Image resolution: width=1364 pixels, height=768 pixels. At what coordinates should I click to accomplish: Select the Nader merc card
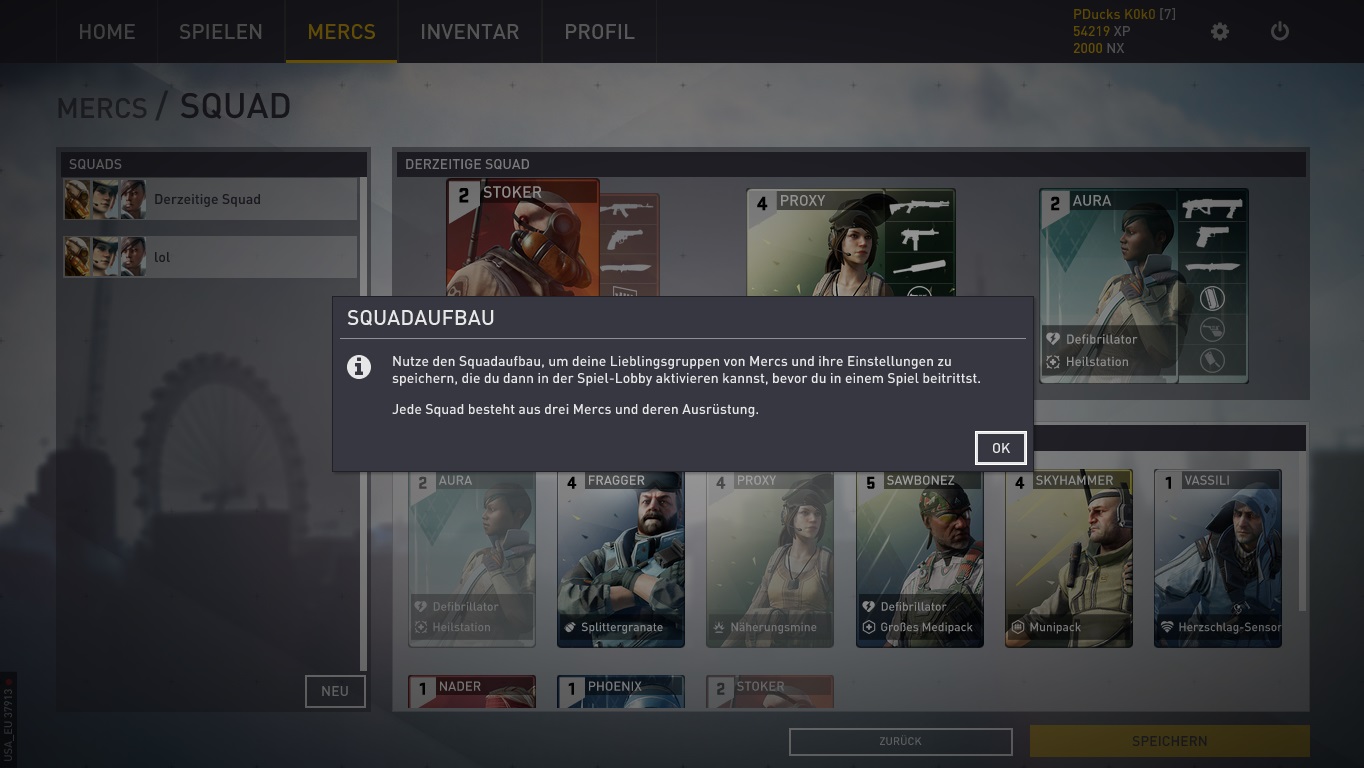(472, 692)
